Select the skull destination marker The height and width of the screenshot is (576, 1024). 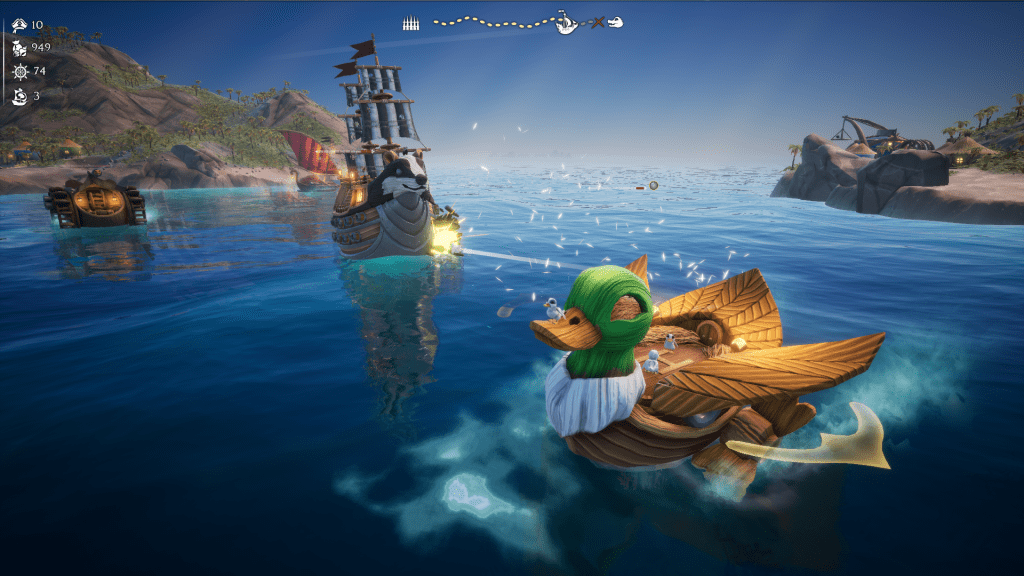pos(616,22)
